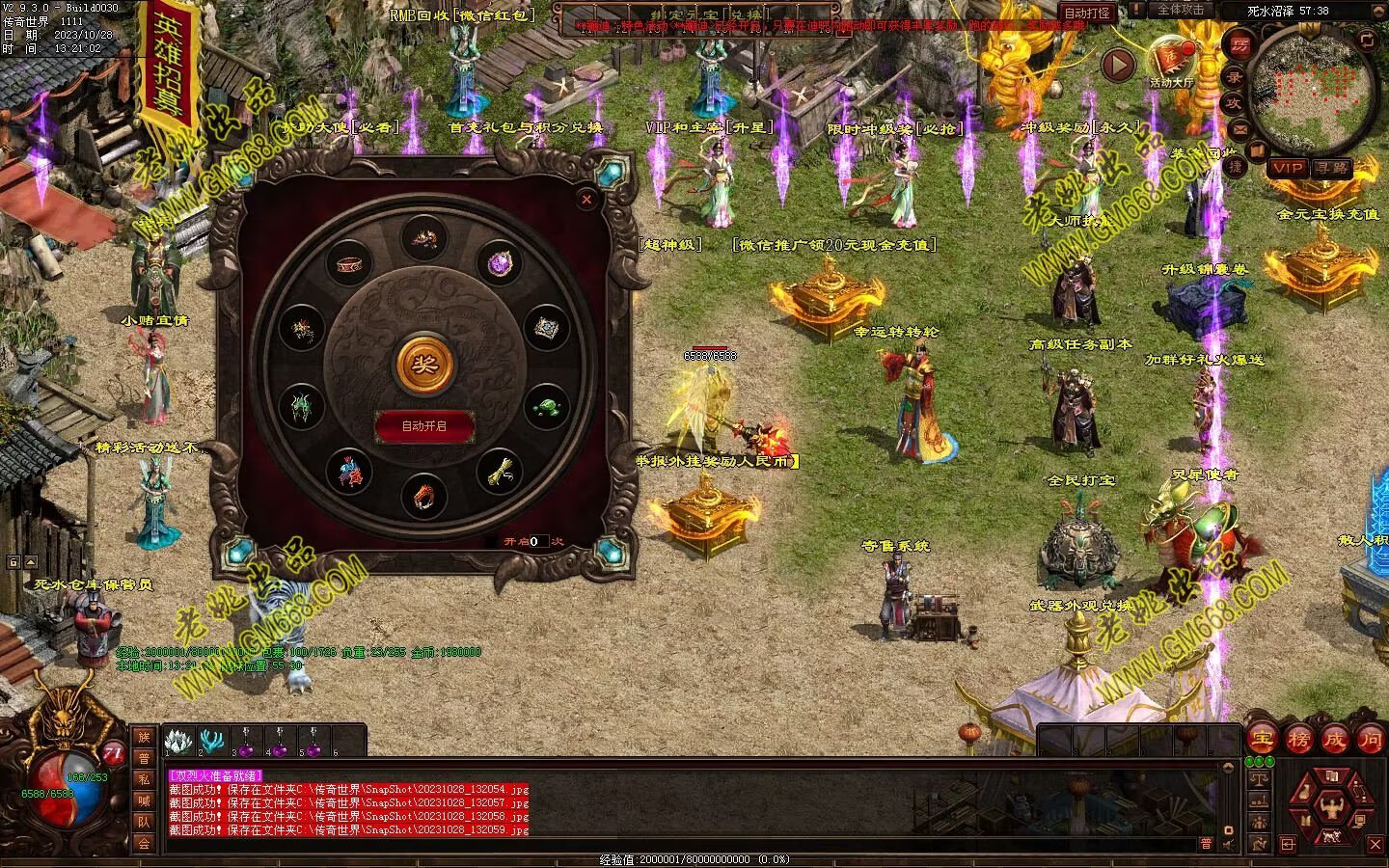Open the 活动大厅 activity hall icon
The image size is (1389, 868).
coord(1171,60)
